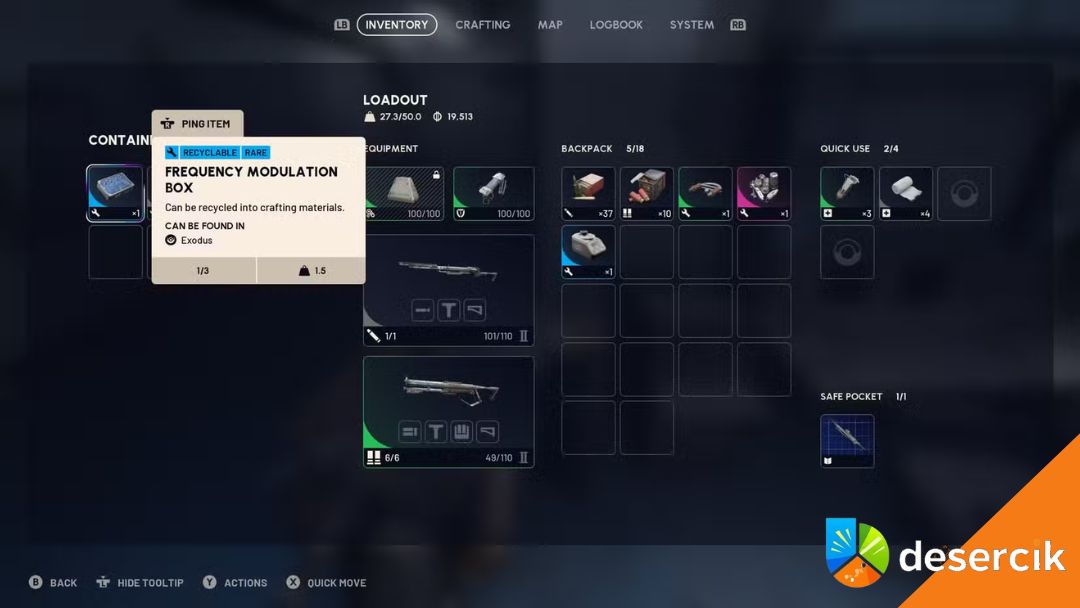Select the syringe quick use slot

(847, 193)
